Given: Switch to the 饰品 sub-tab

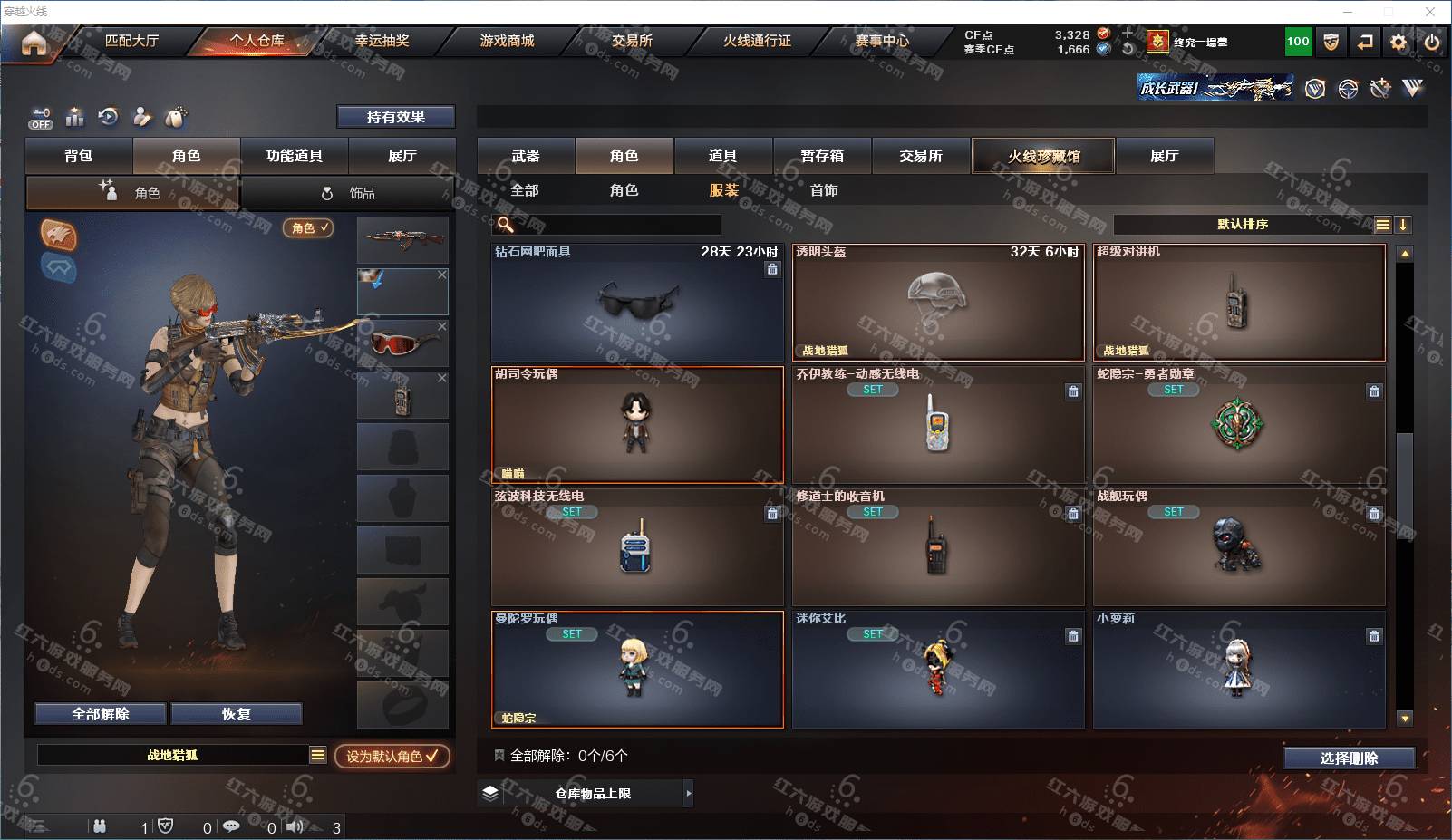Looking at the screenshot, I should tap(349, 193).
